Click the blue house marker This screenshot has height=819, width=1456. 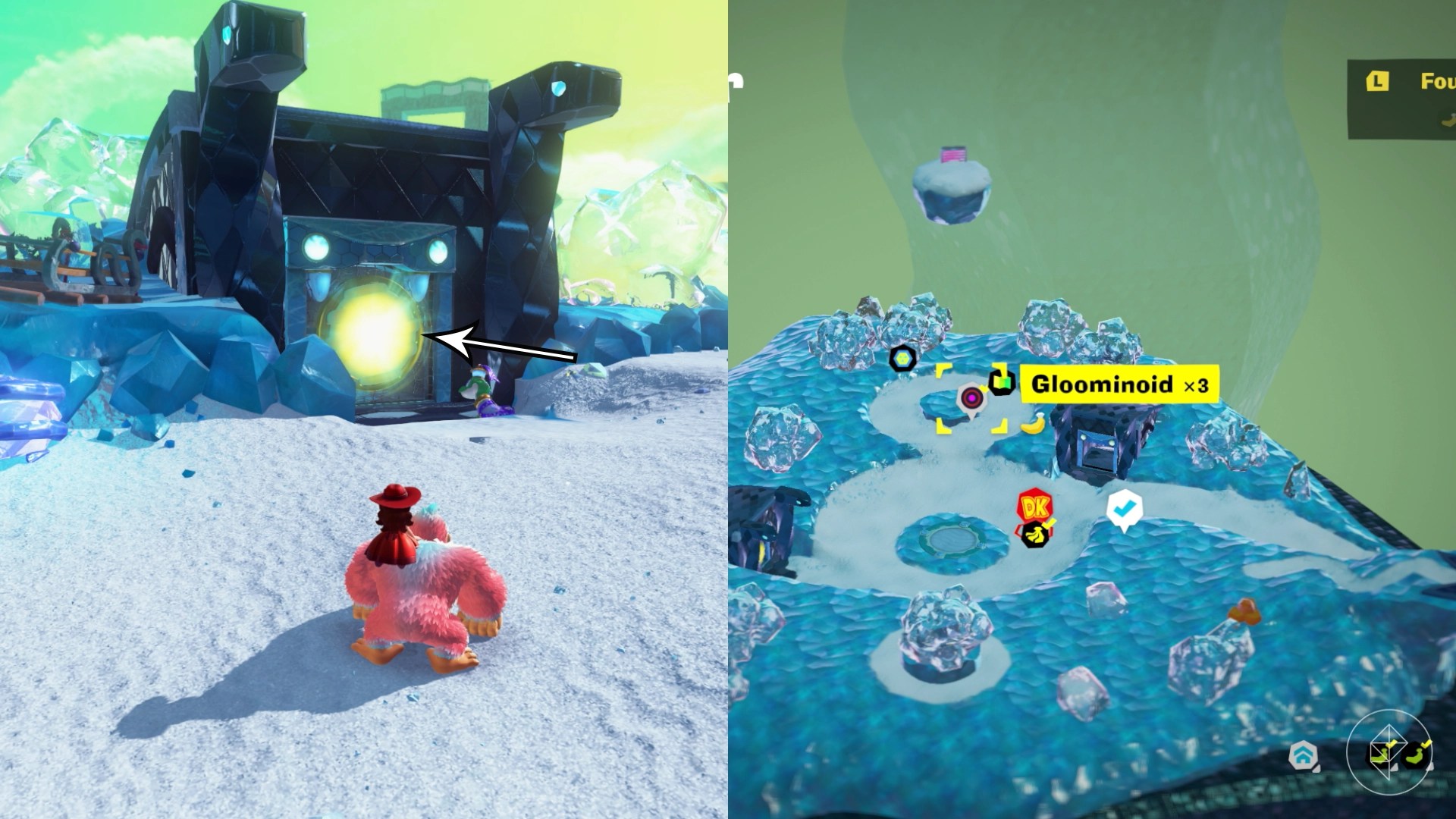click(x=1302, y=755)
